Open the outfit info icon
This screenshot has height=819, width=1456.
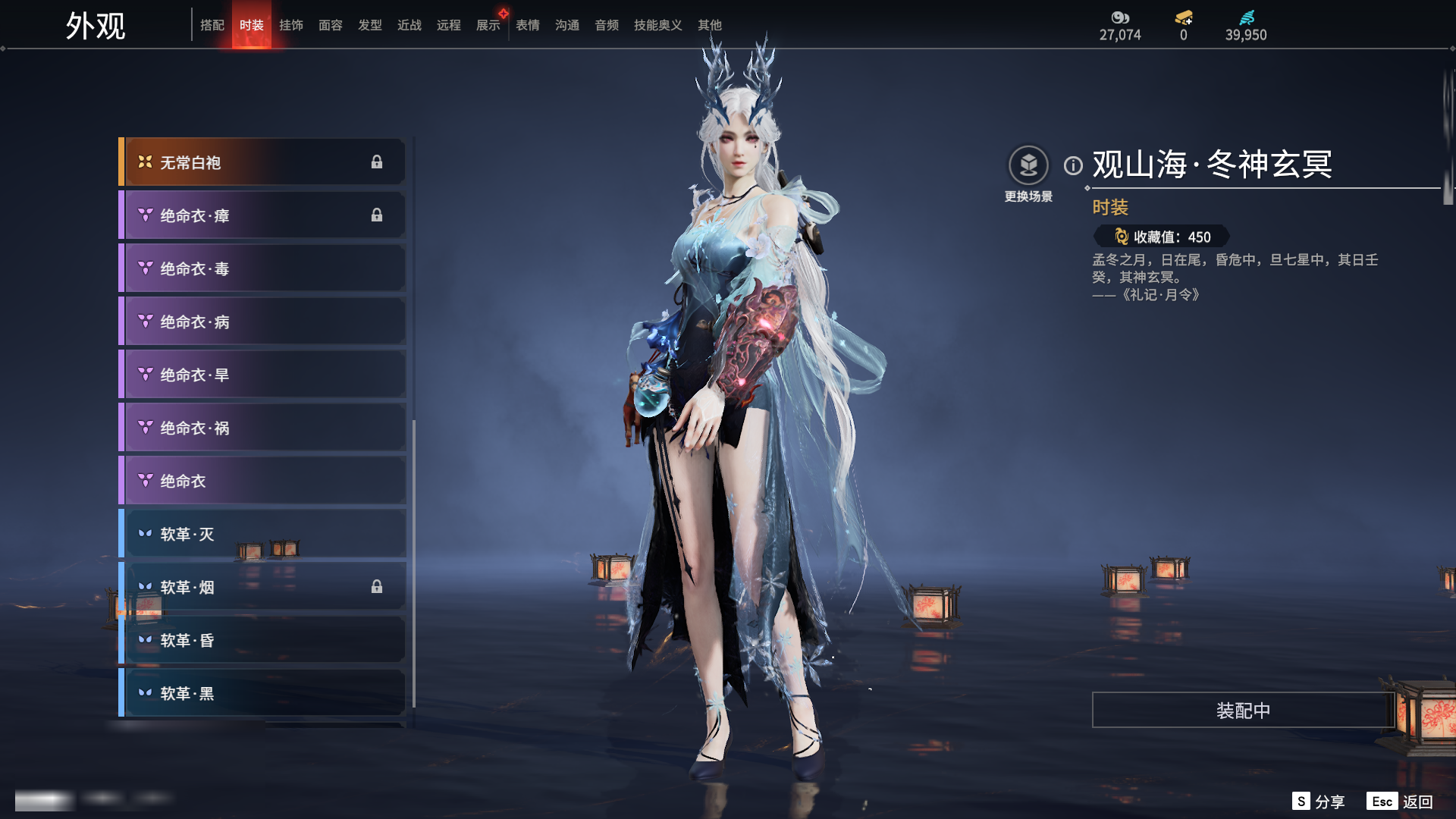coord(1073,165)
